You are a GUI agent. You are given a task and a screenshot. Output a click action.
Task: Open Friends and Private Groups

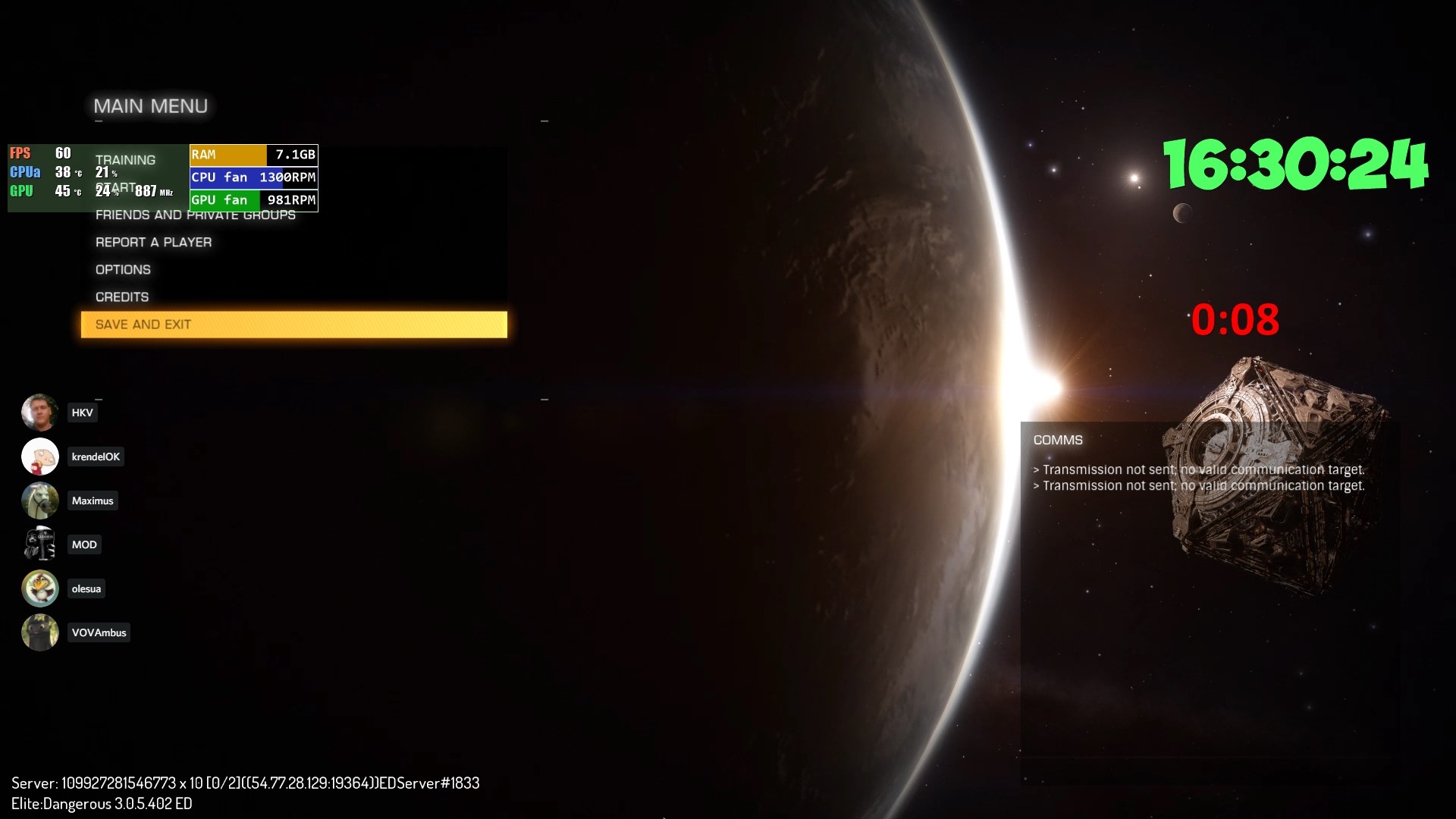(195, 215)
